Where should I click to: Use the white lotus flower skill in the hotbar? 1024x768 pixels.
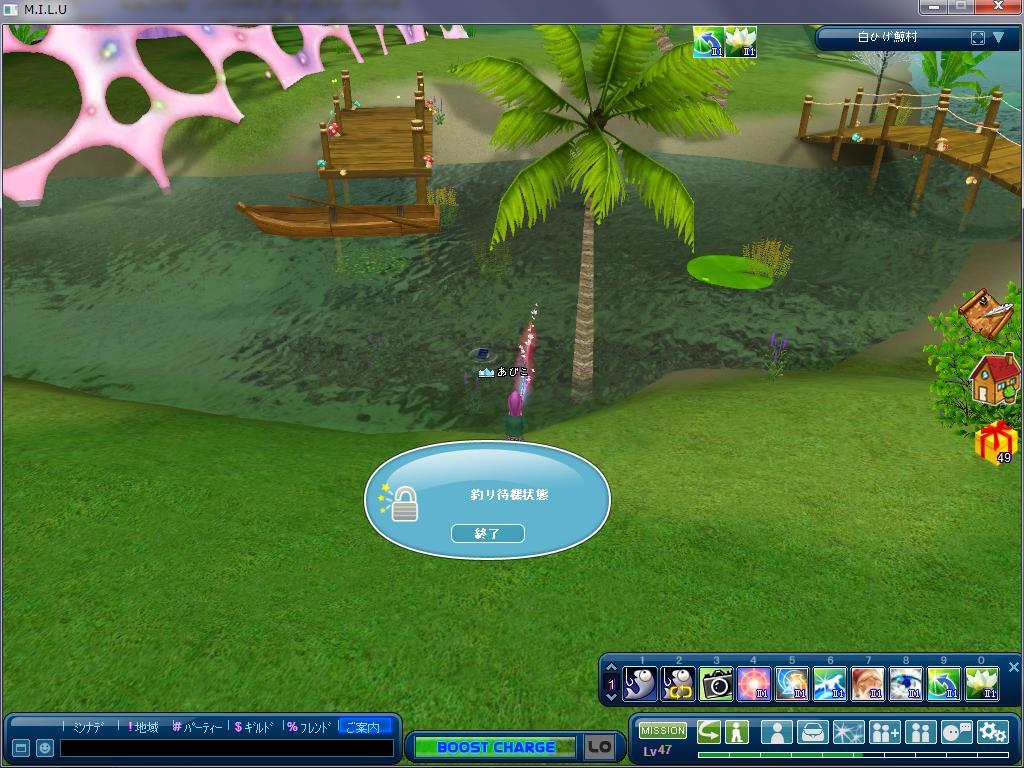tap(982, 684)
